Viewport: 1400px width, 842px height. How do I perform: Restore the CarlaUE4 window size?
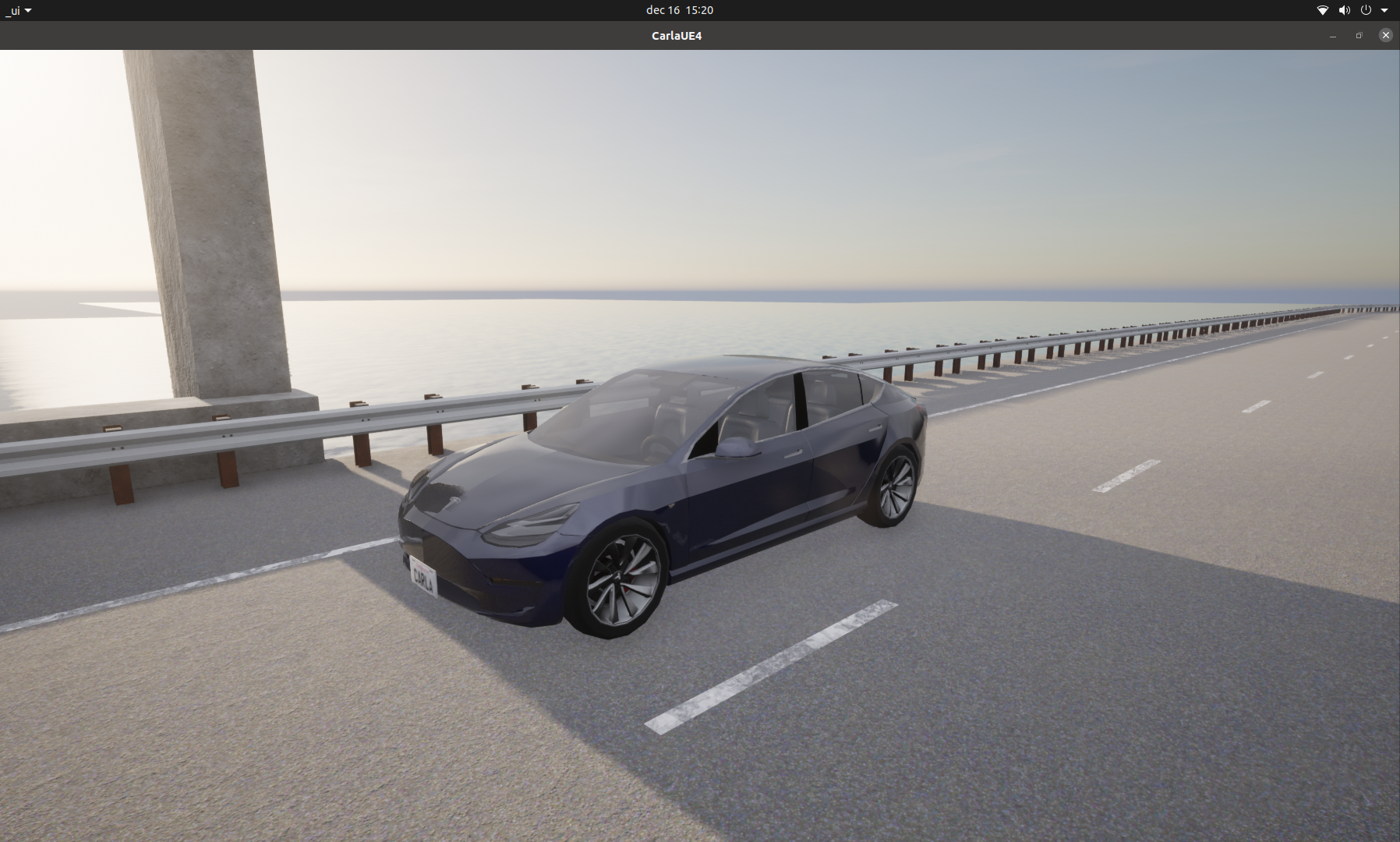[x=1359, y=35]
